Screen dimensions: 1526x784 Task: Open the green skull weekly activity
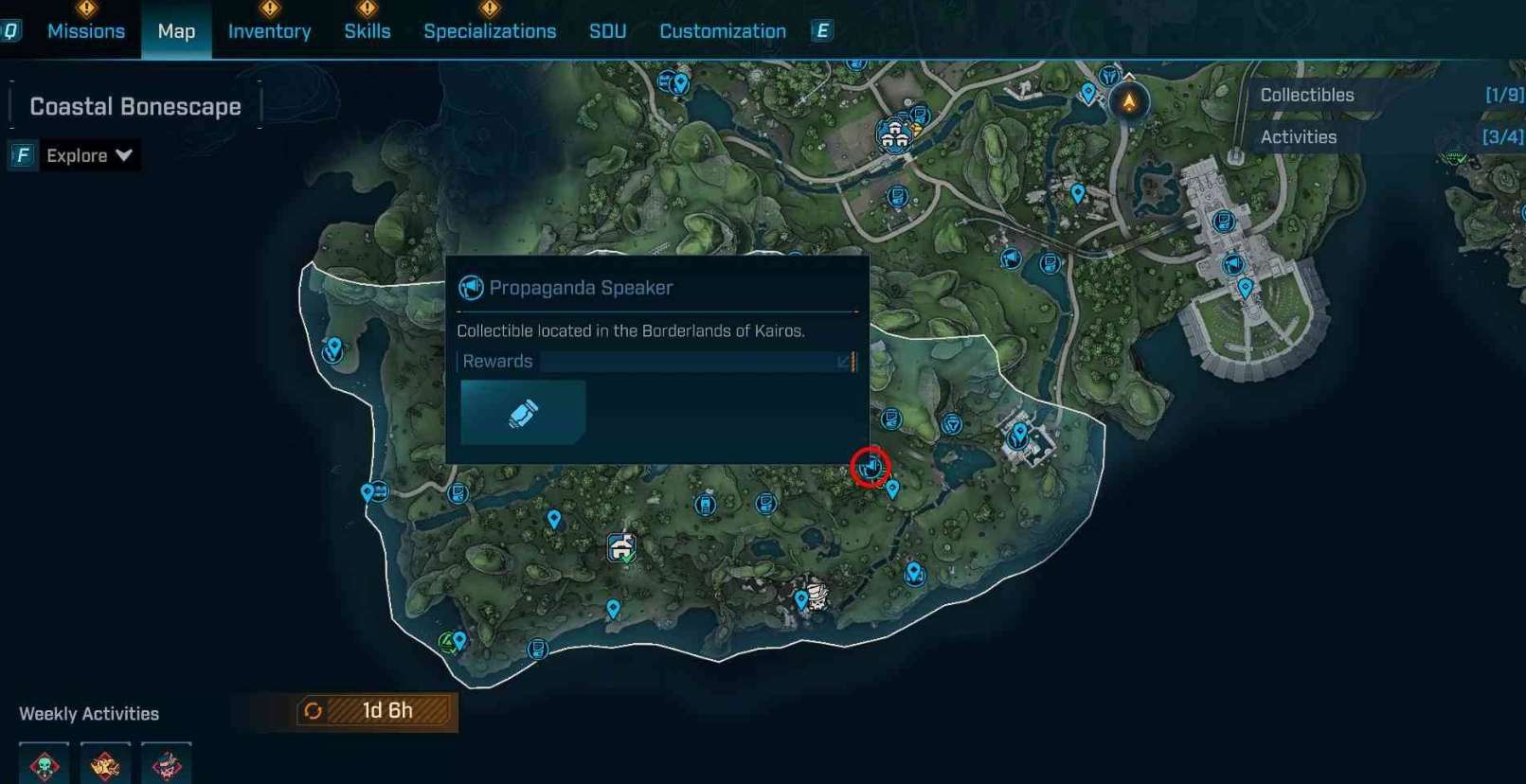click(x=45, y=765)
